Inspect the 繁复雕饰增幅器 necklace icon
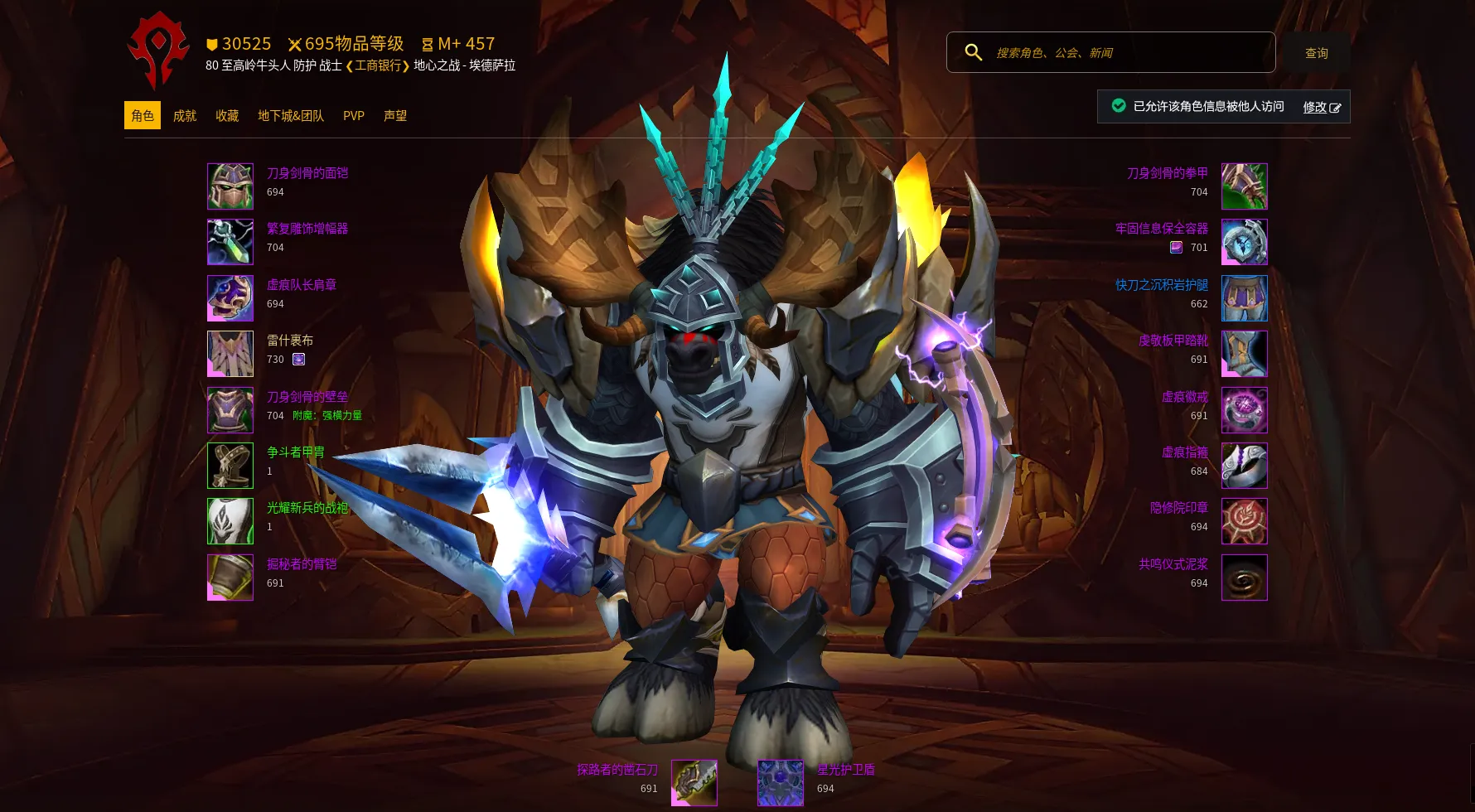 tap(230, 242)
